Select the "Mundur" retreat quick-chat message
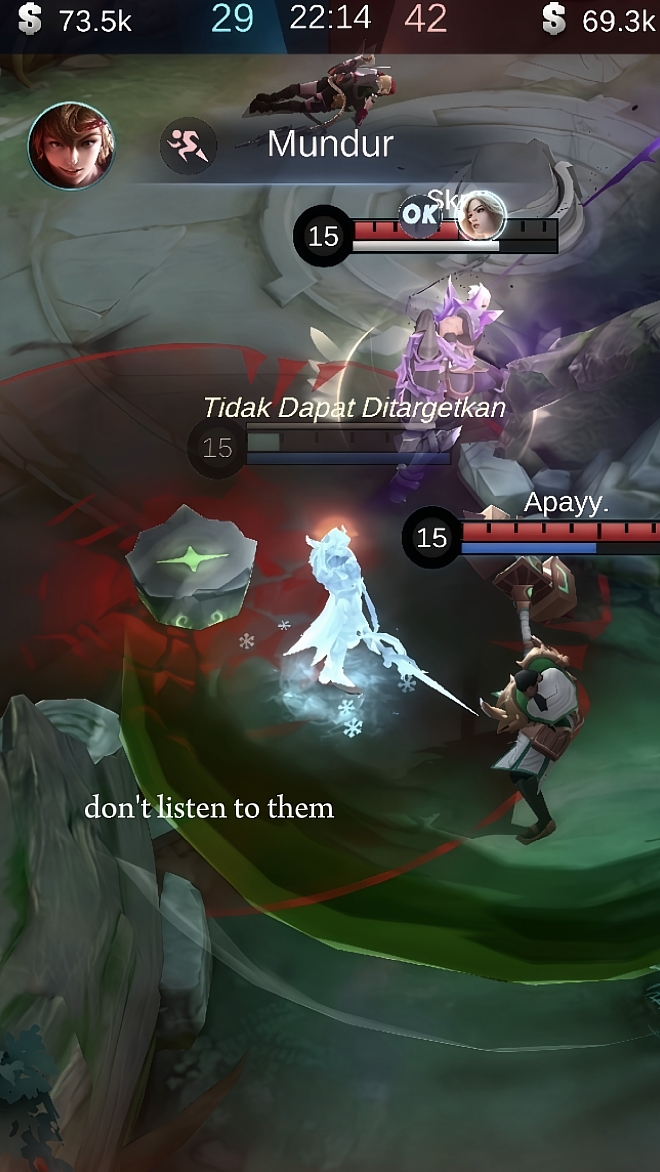This screenshot has height=1172, width=660. 330,144
